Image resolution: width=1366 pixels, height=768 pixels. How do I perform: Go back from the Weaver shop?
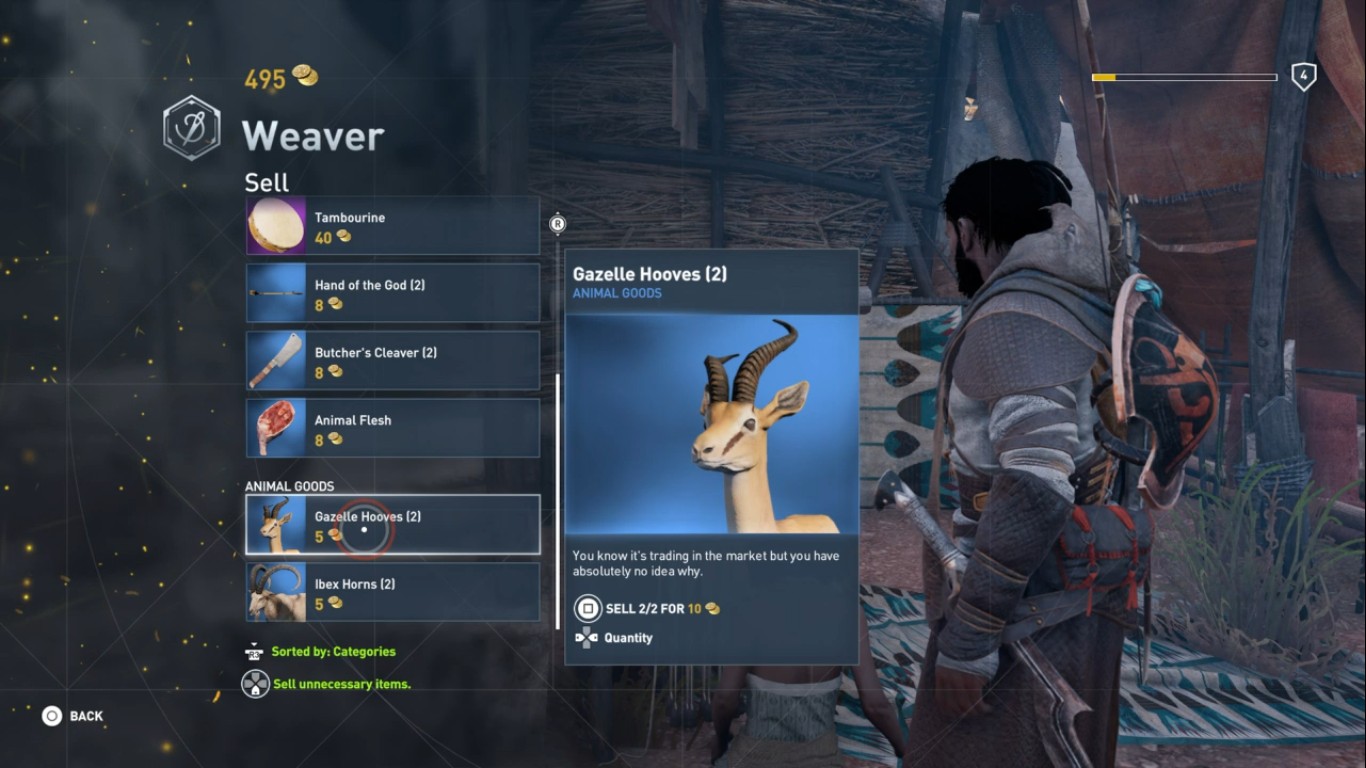point(73,716)
